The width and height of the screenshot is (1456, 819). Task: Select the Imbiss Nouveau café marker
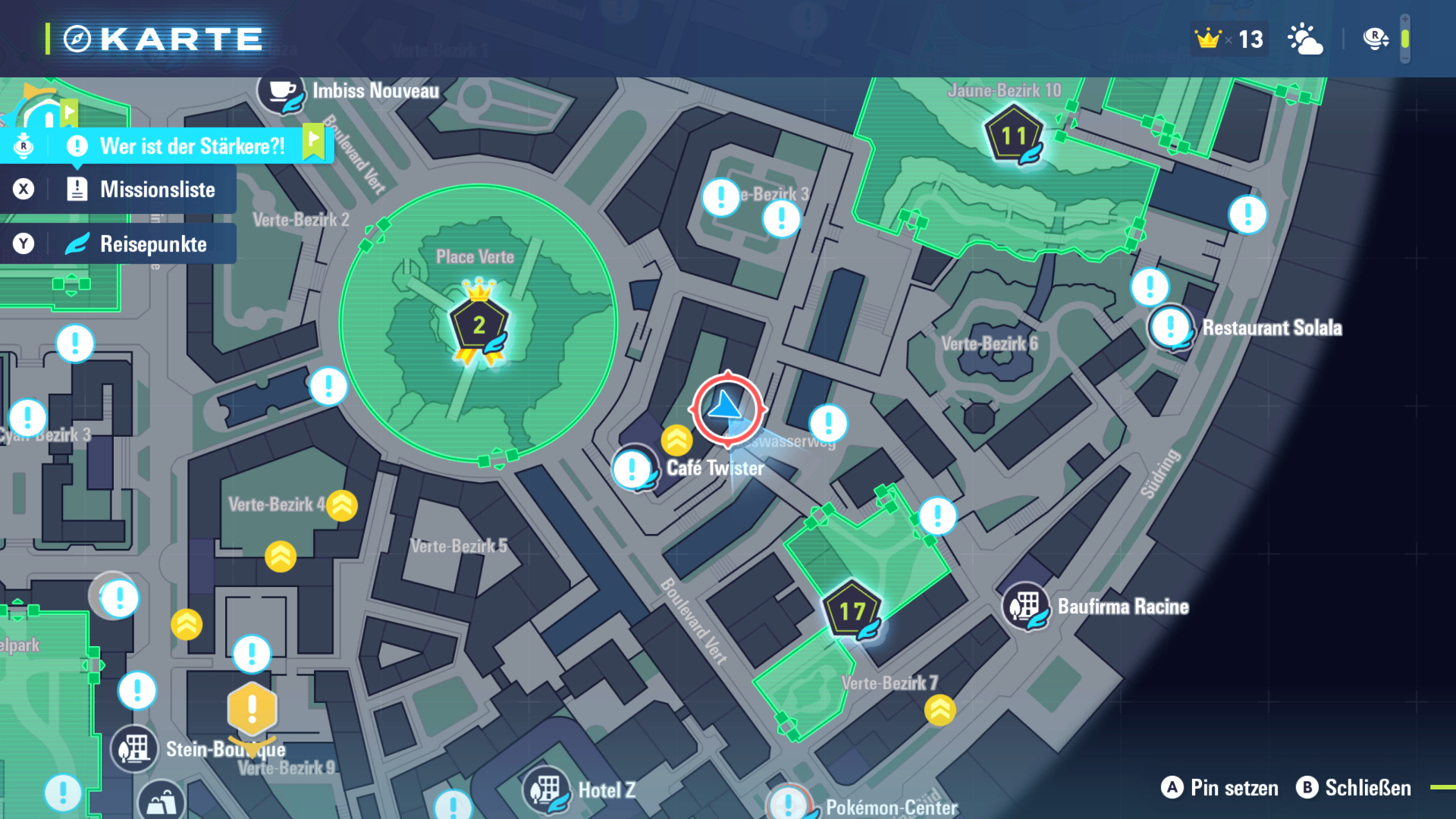[281, 93]
